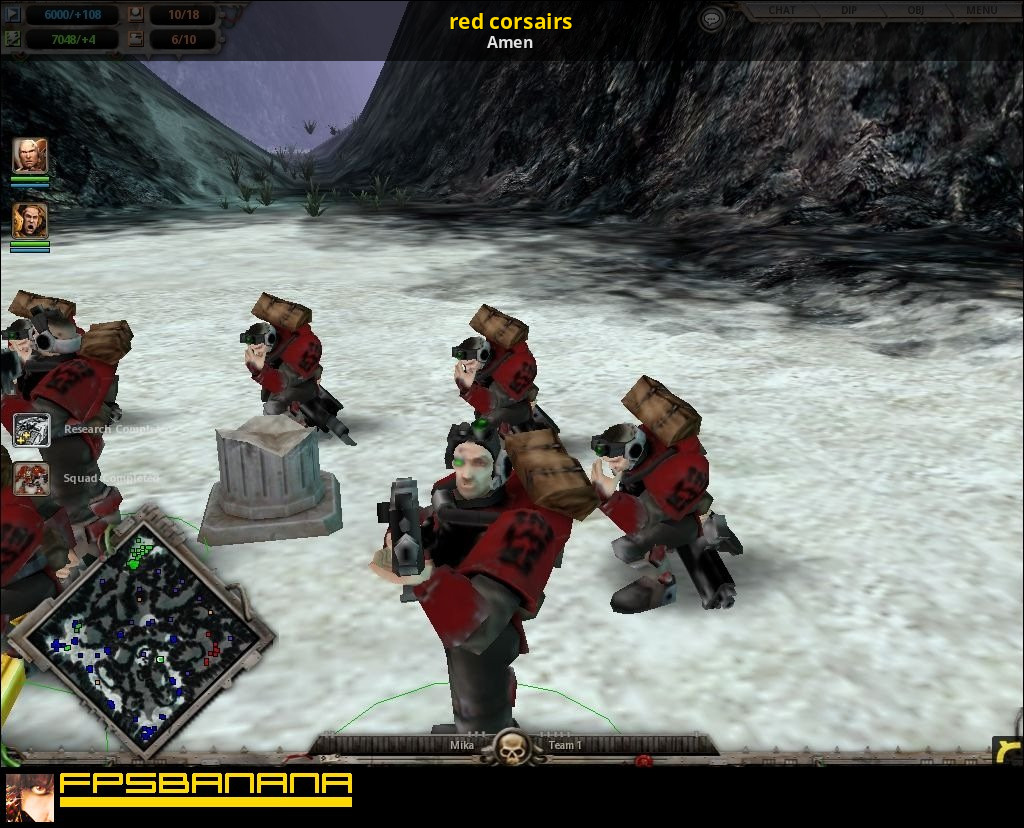
Task: Click the yellow arrow button at bottom right
Action: 1008,751
